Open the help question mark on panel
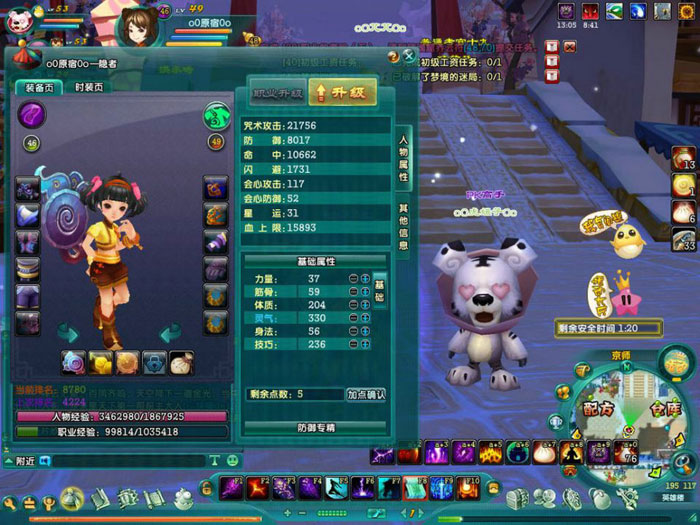 pyautogui.click(x=392, y=57)
